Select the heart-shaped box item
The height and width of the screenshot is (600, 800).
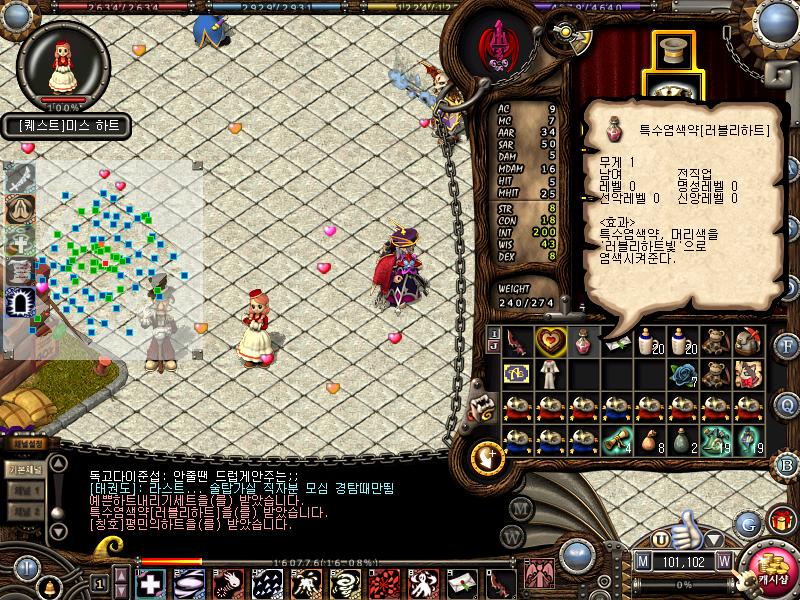coord(550,341)
